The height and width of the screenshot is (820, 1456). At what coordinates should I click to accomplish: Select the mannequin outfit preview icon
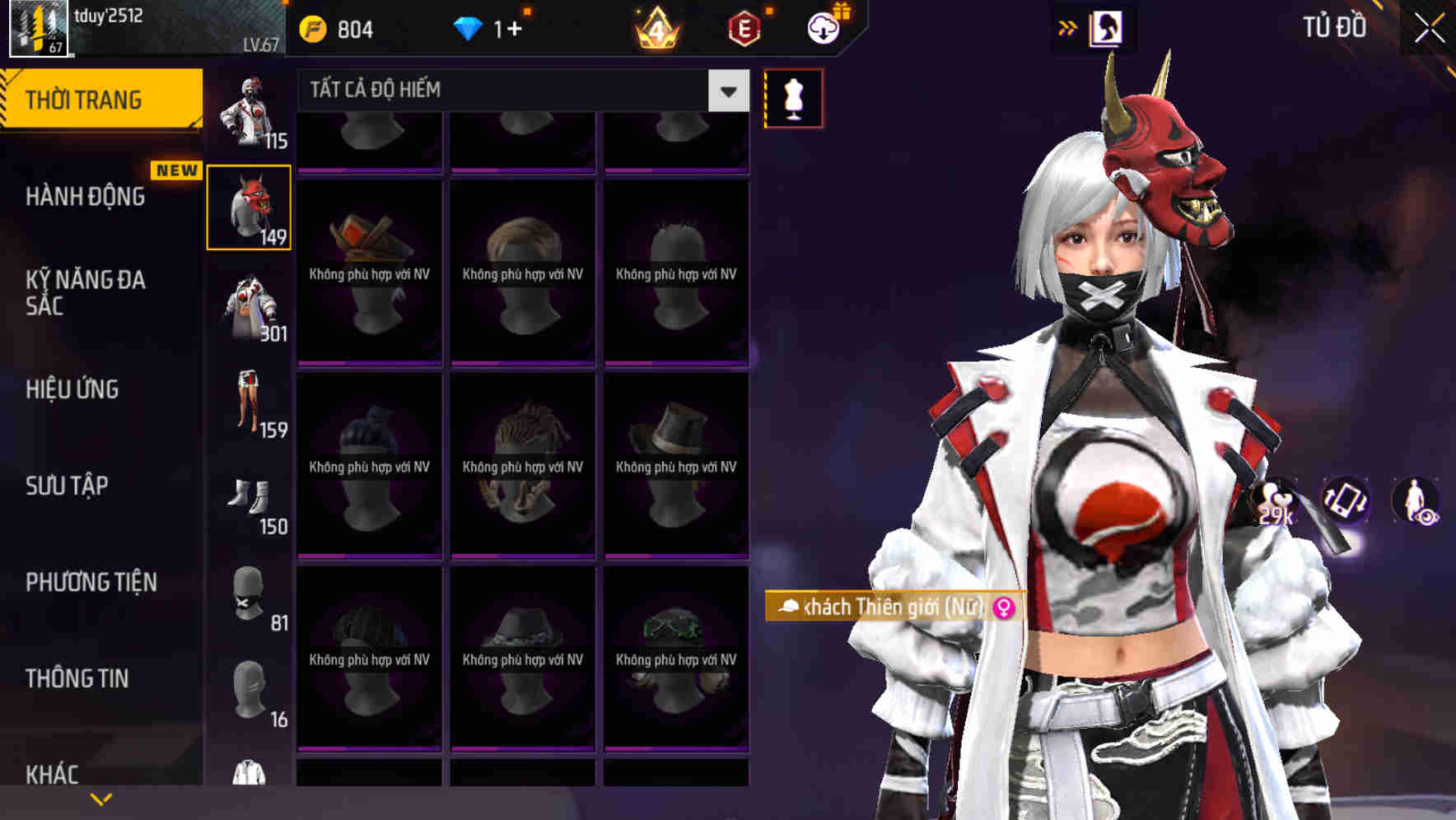793,97
